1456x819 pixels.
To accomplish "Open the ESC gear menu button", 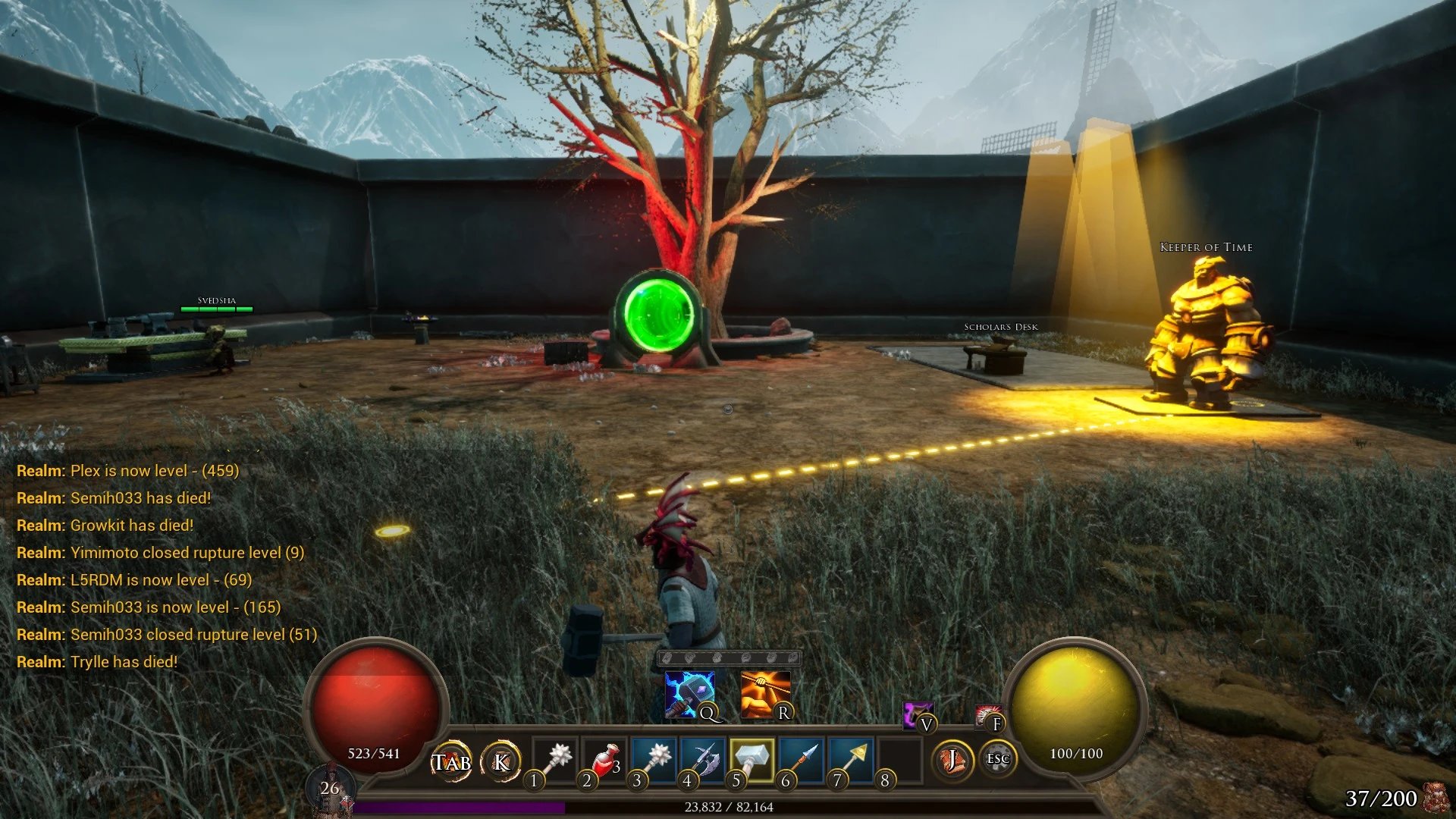I will click(x=997, y=759).
